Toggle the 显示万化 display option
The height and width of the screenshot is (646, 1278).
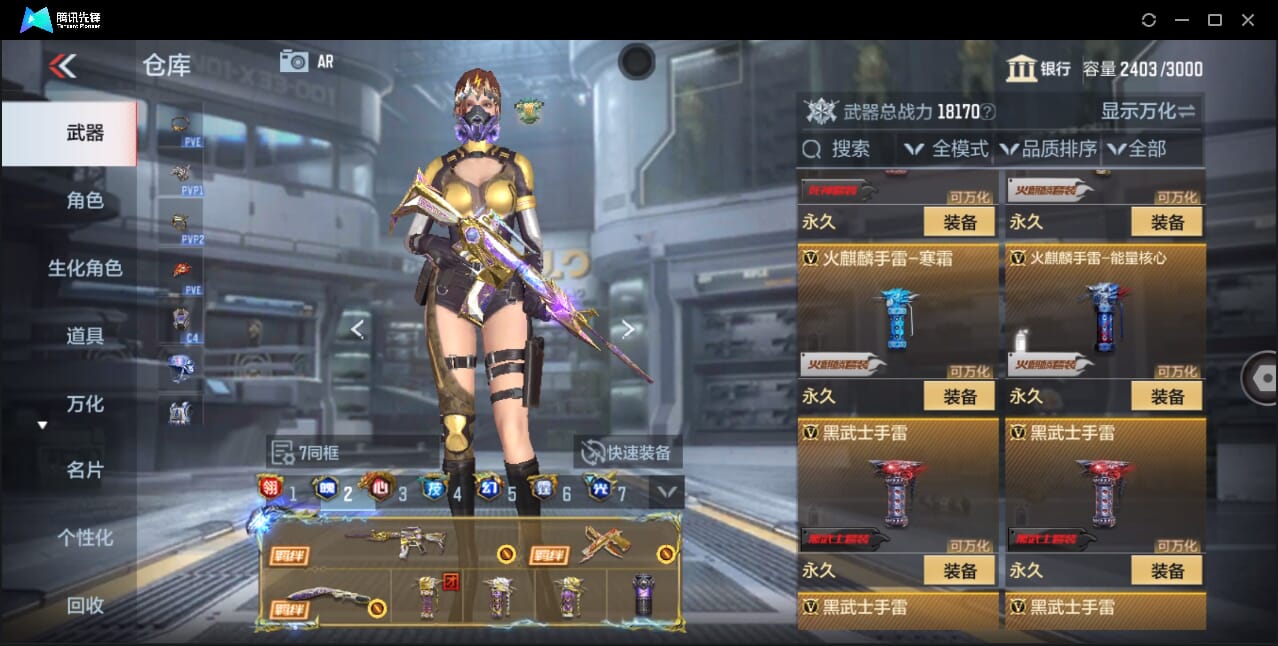pos(1148,111)
